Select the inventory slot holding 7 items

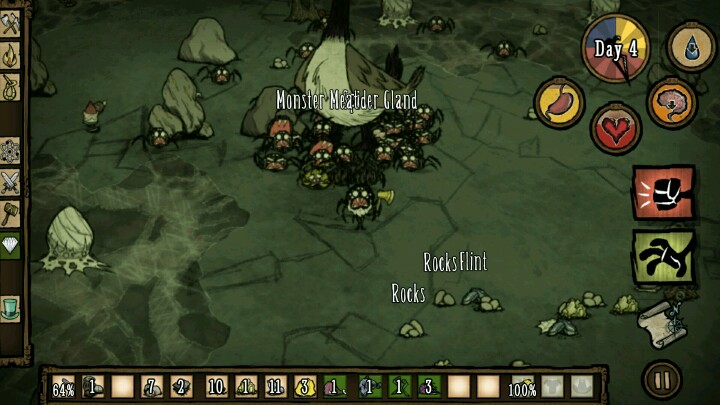tap(153, 386)
